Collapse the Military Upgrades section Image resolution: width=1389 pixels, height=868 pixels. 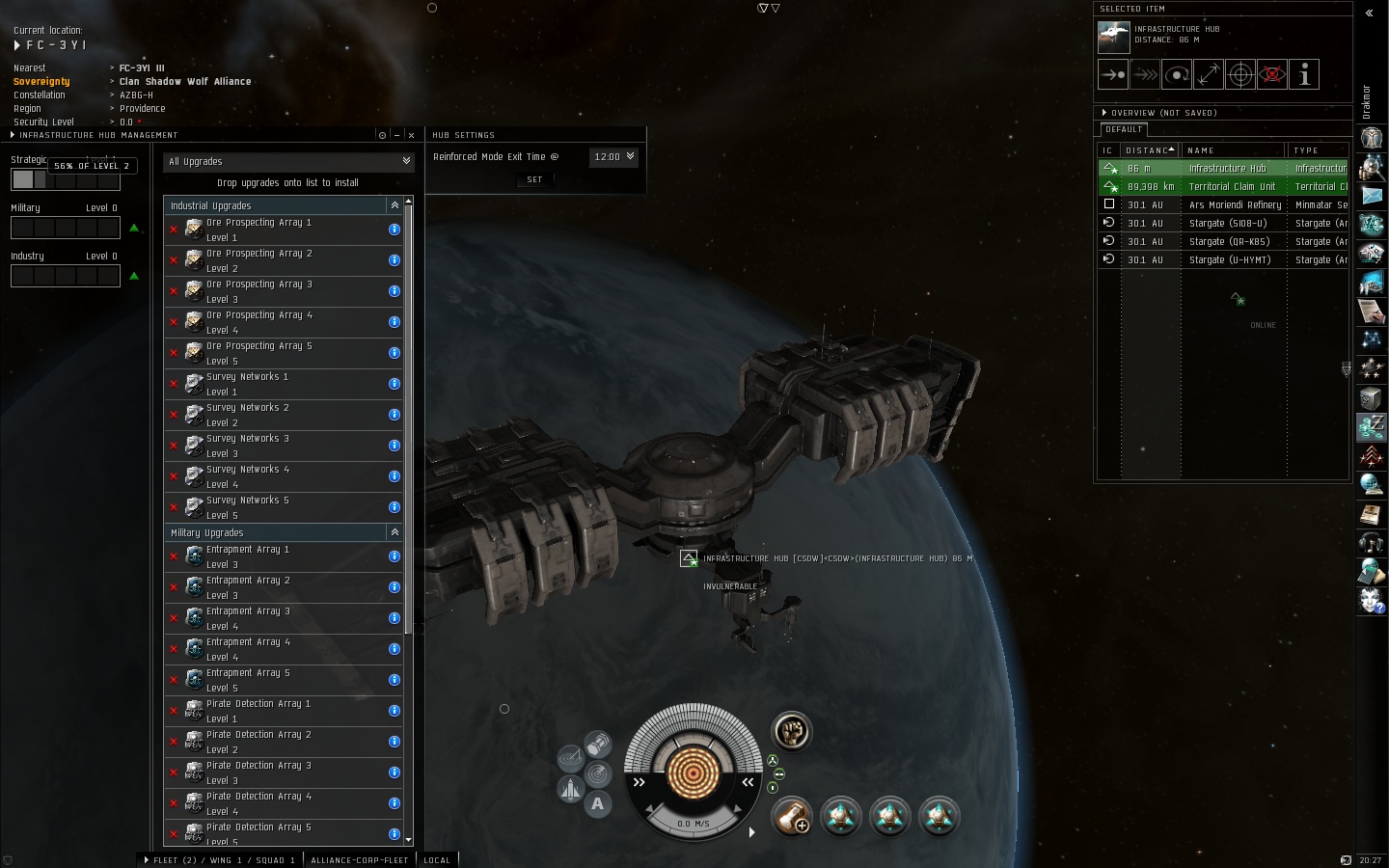point(395,532)
